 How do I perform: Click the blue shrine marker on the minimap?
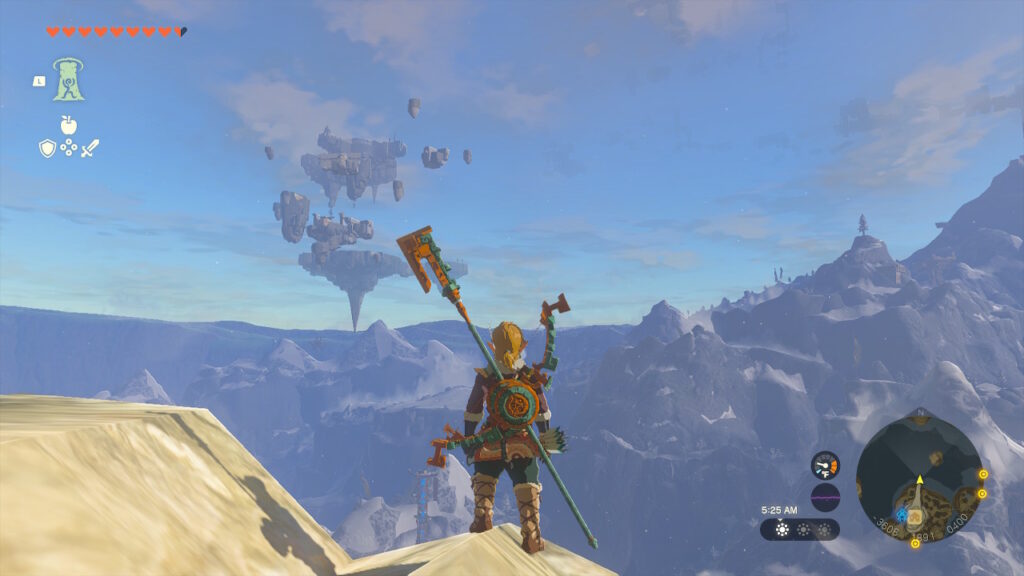(x=902, y=514)
